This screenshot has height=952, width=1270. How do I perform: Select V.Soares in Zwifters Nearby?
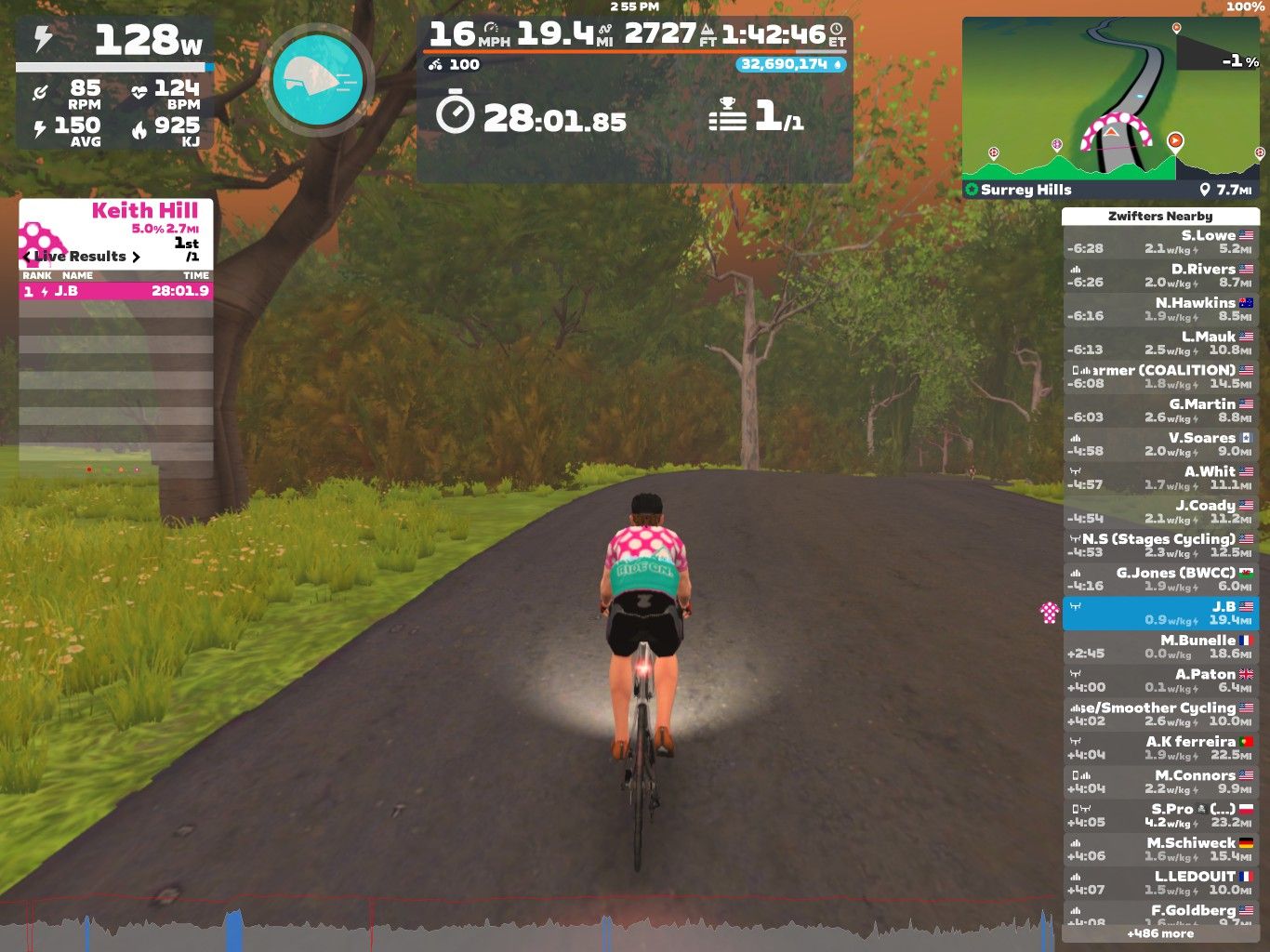coord(1159,444)
